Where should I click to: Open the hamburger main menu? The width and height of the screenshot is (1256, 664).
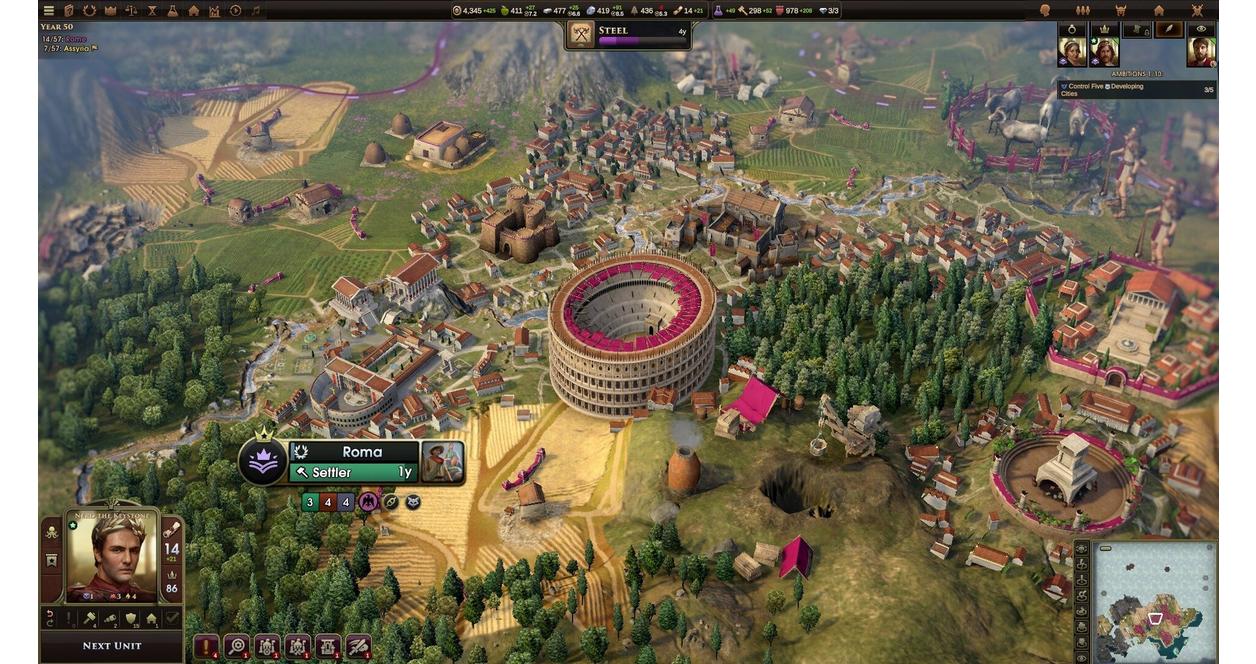click(48, 10)
